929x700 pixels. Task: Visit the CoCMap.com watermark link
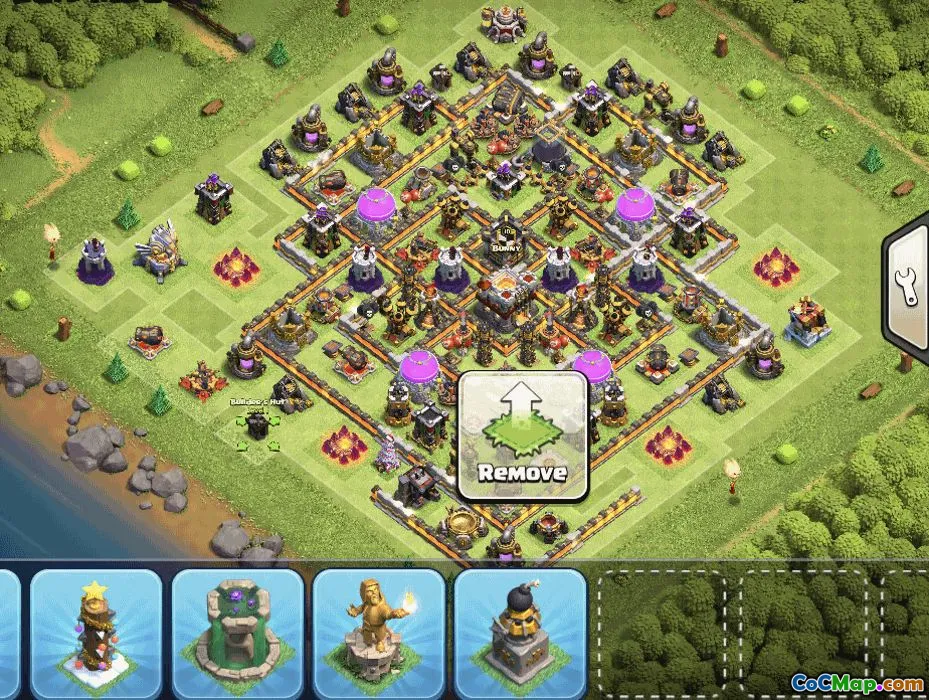click(857, 683)
